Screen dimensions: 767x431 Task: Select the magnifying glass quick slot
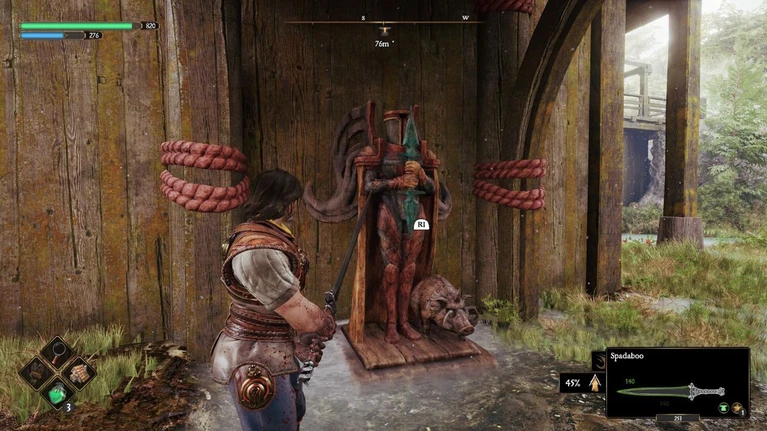click(x=58, y=352)
